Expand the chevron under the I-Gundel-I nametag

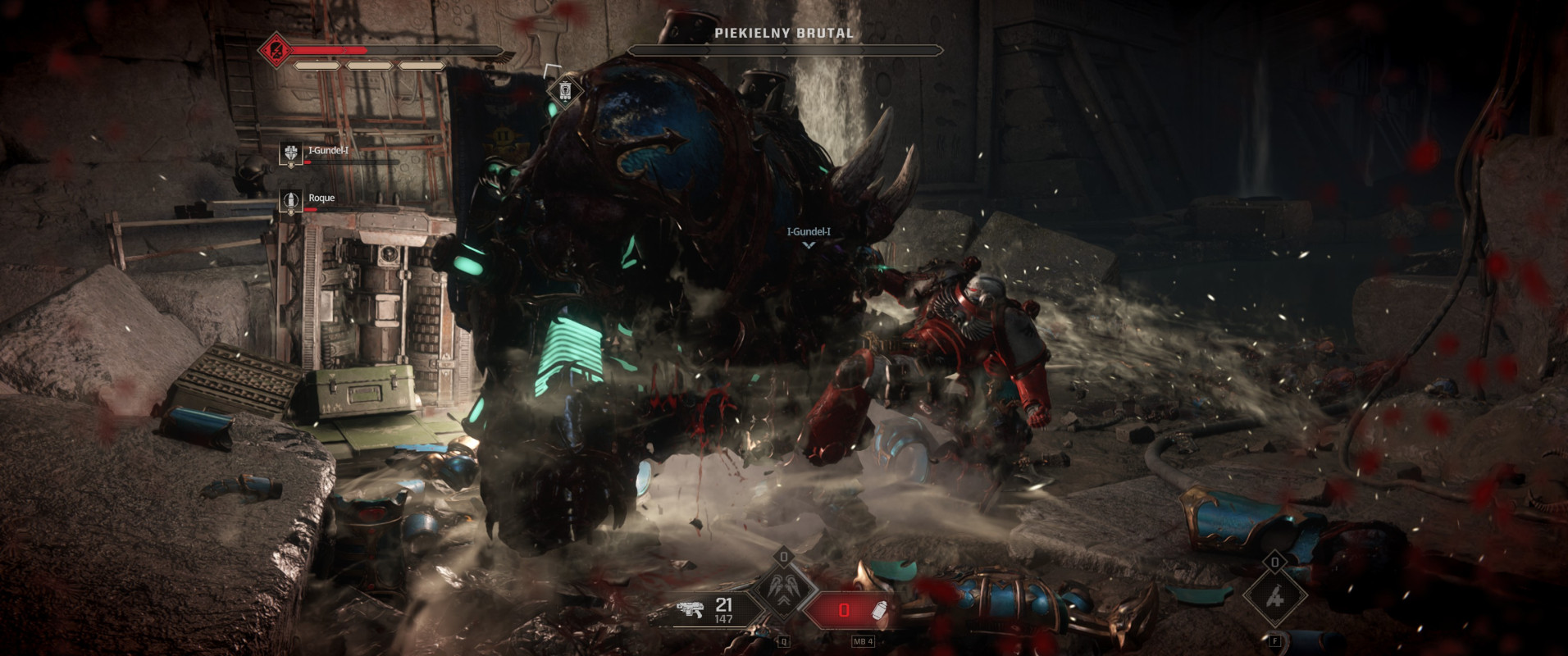pyautogui.click(x=807, y=244)
